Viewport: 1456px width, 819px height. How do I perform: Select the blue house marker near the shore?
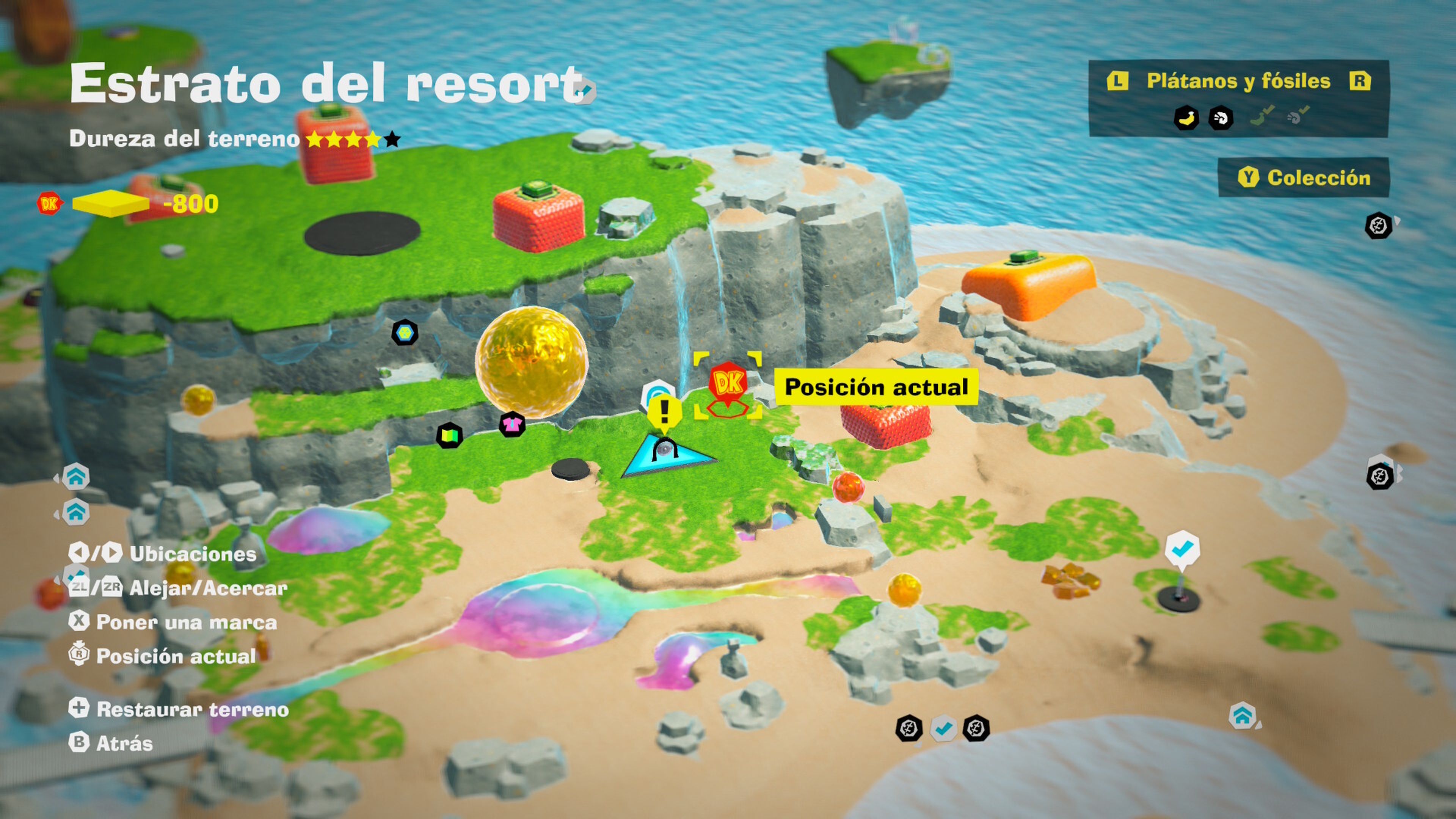[1243, 715]
